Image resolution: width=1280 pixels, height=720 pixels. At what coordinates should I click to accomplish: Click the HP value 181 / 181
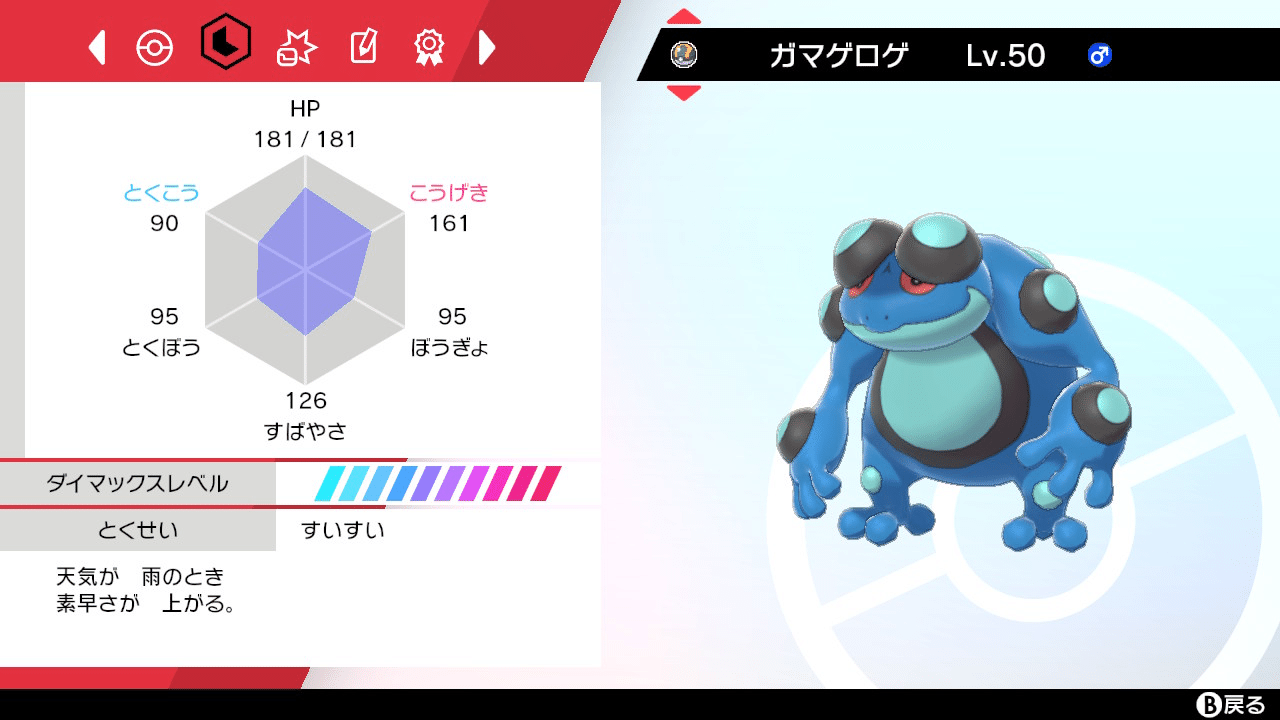pyautogui.click(x=303, y=139)
